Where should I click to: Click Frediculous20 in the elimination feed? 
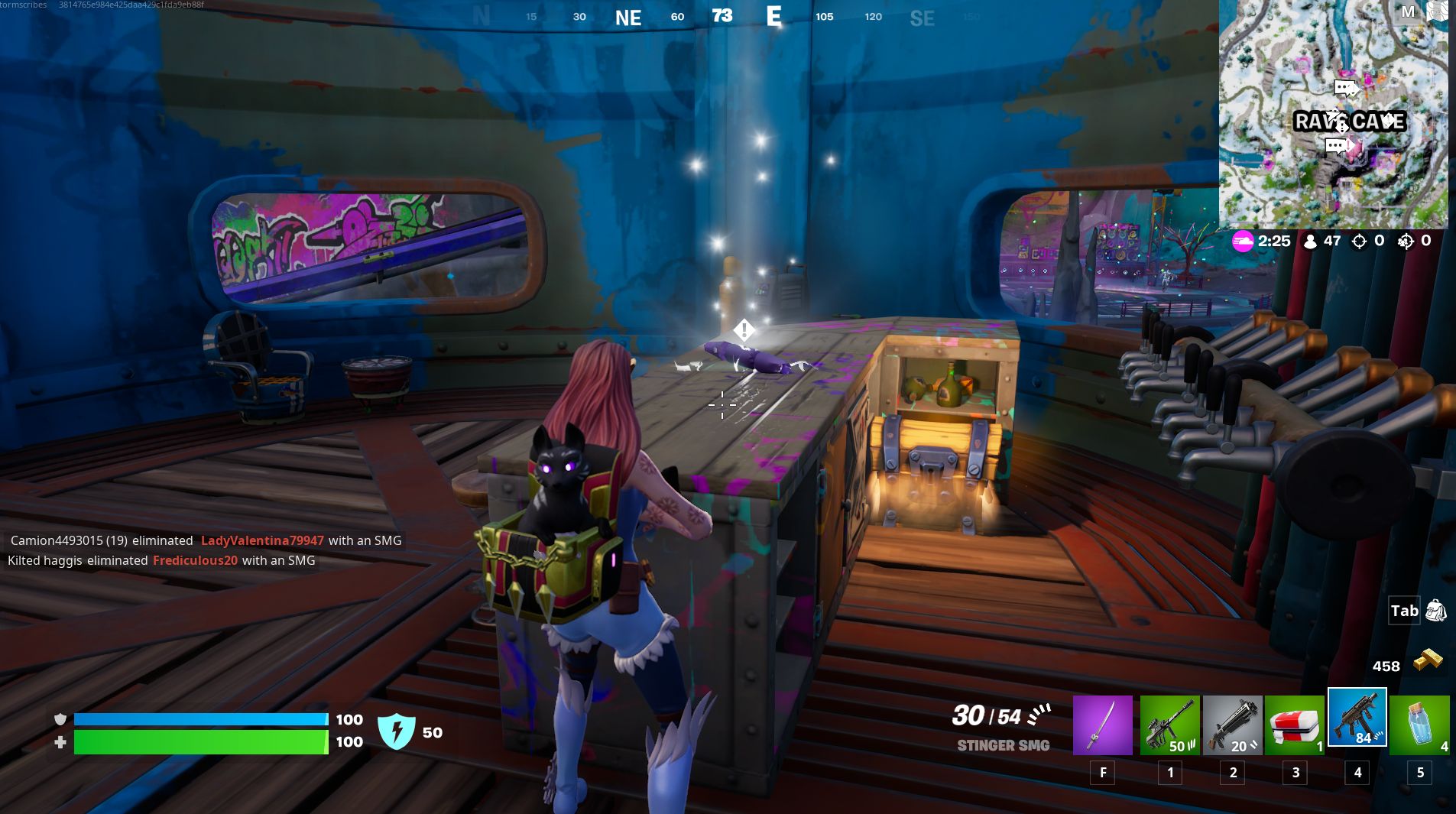coord(195,560)
